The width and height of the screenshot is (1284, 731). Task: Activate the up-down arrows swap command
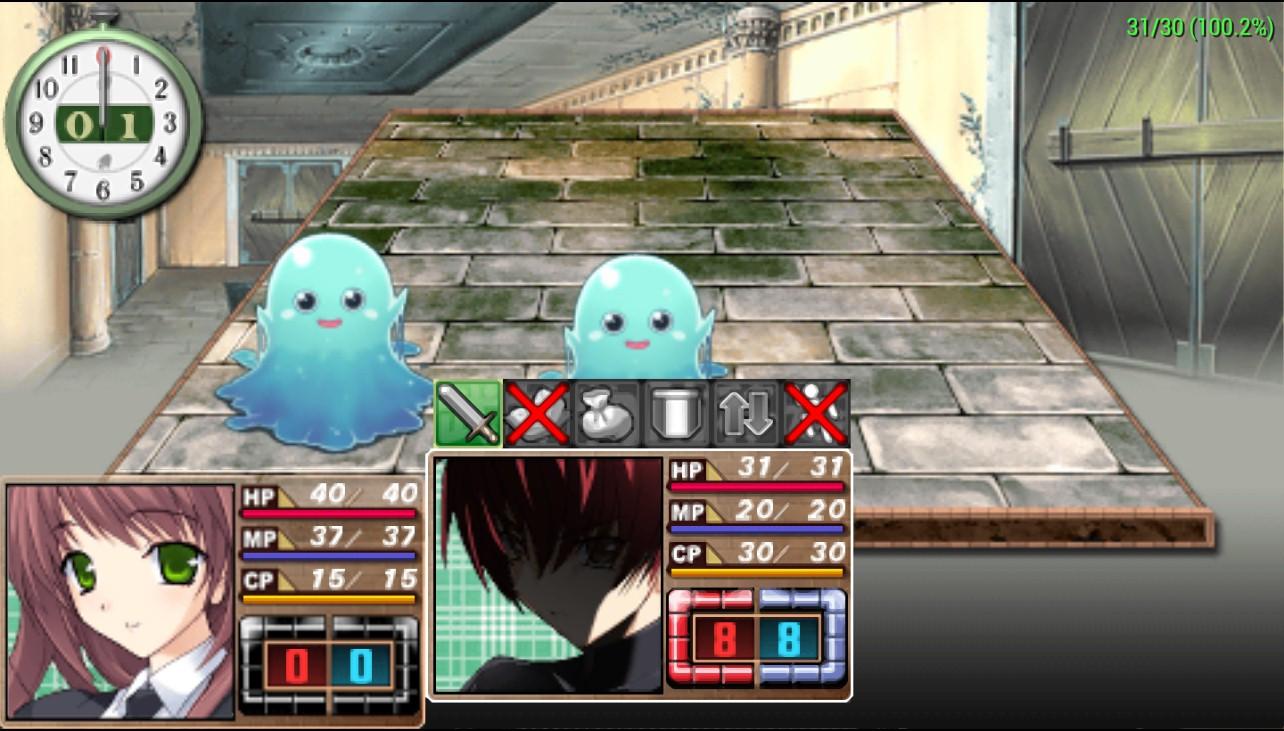746,413
